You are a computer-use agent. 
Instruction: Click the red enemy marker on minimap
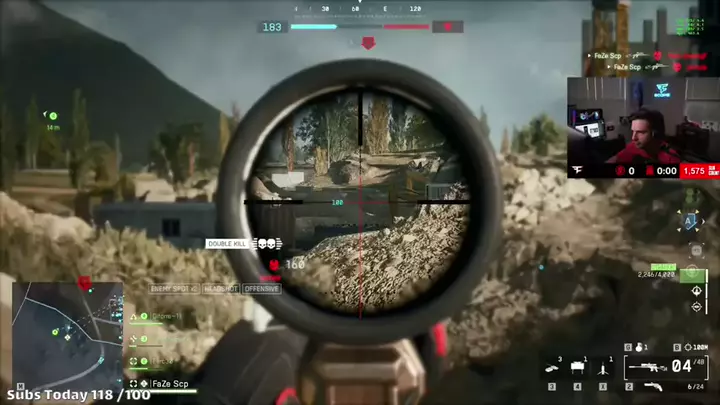coord(85,283)
